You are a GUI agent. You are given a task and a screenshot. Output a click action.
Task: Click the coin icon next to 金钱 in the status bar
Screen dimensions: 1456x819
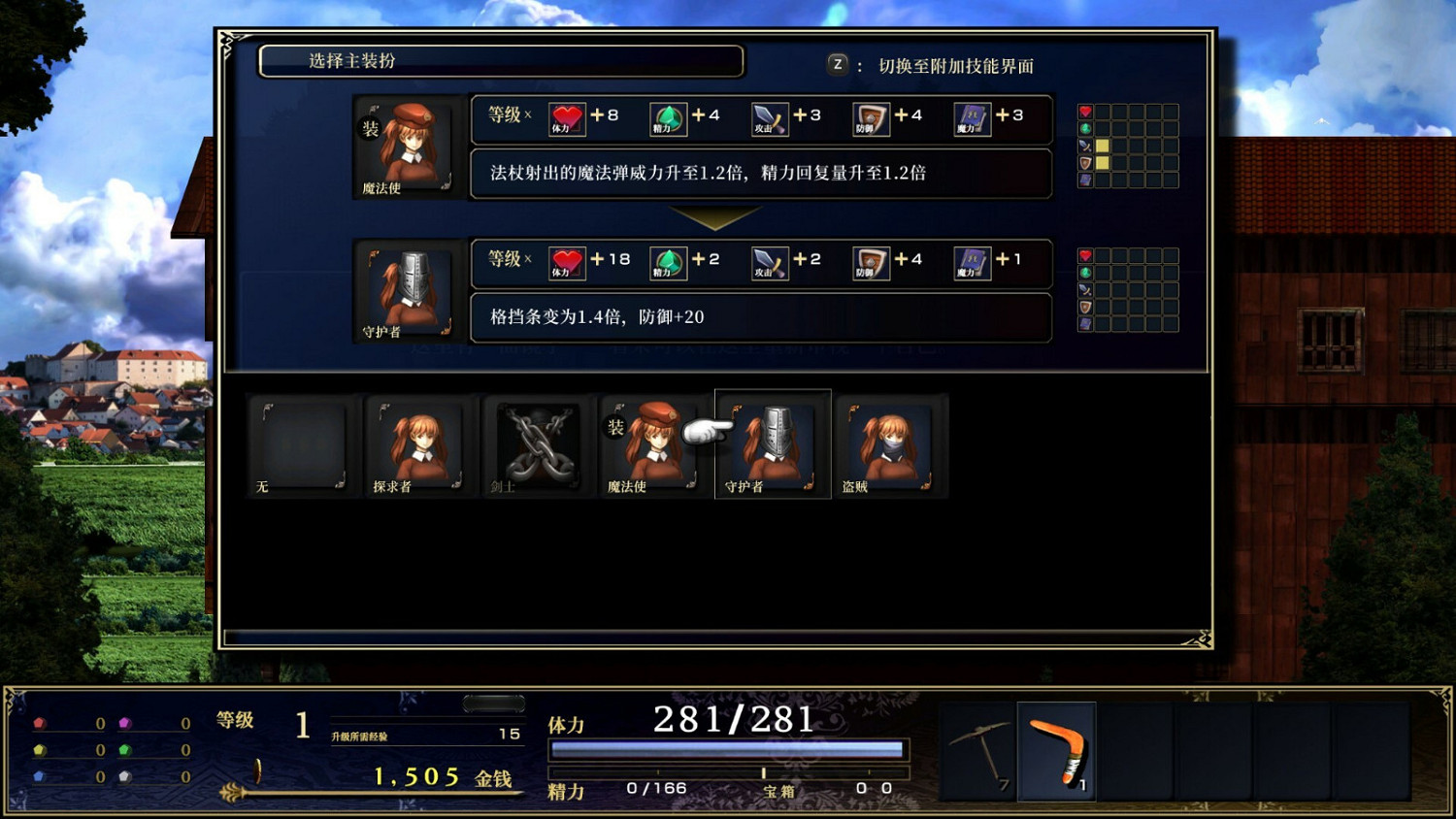pos(257,772)
